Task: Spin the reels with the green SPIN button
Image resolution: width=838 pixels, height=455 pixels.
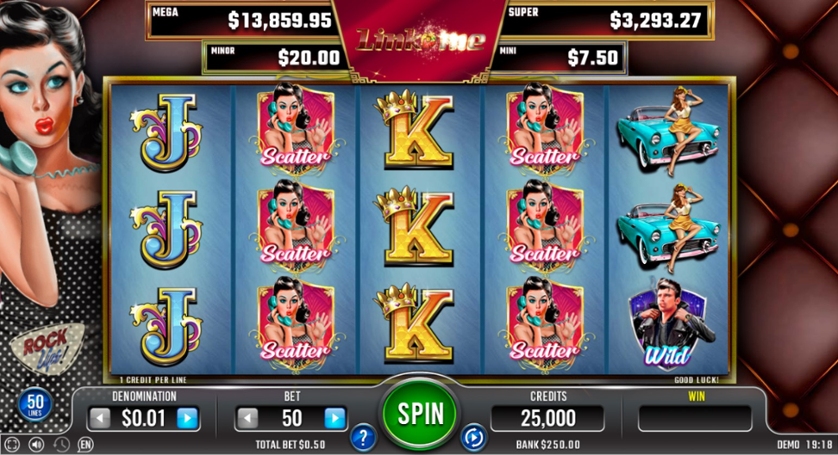Action: [x=419, y=411]
